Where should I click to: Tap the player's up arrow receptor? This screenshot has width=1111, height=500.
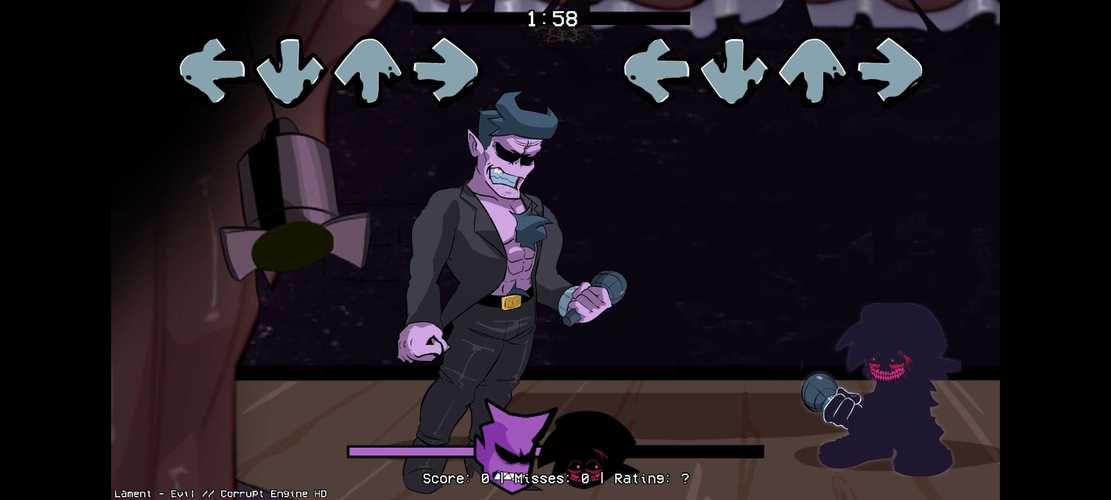pos(812,70)
